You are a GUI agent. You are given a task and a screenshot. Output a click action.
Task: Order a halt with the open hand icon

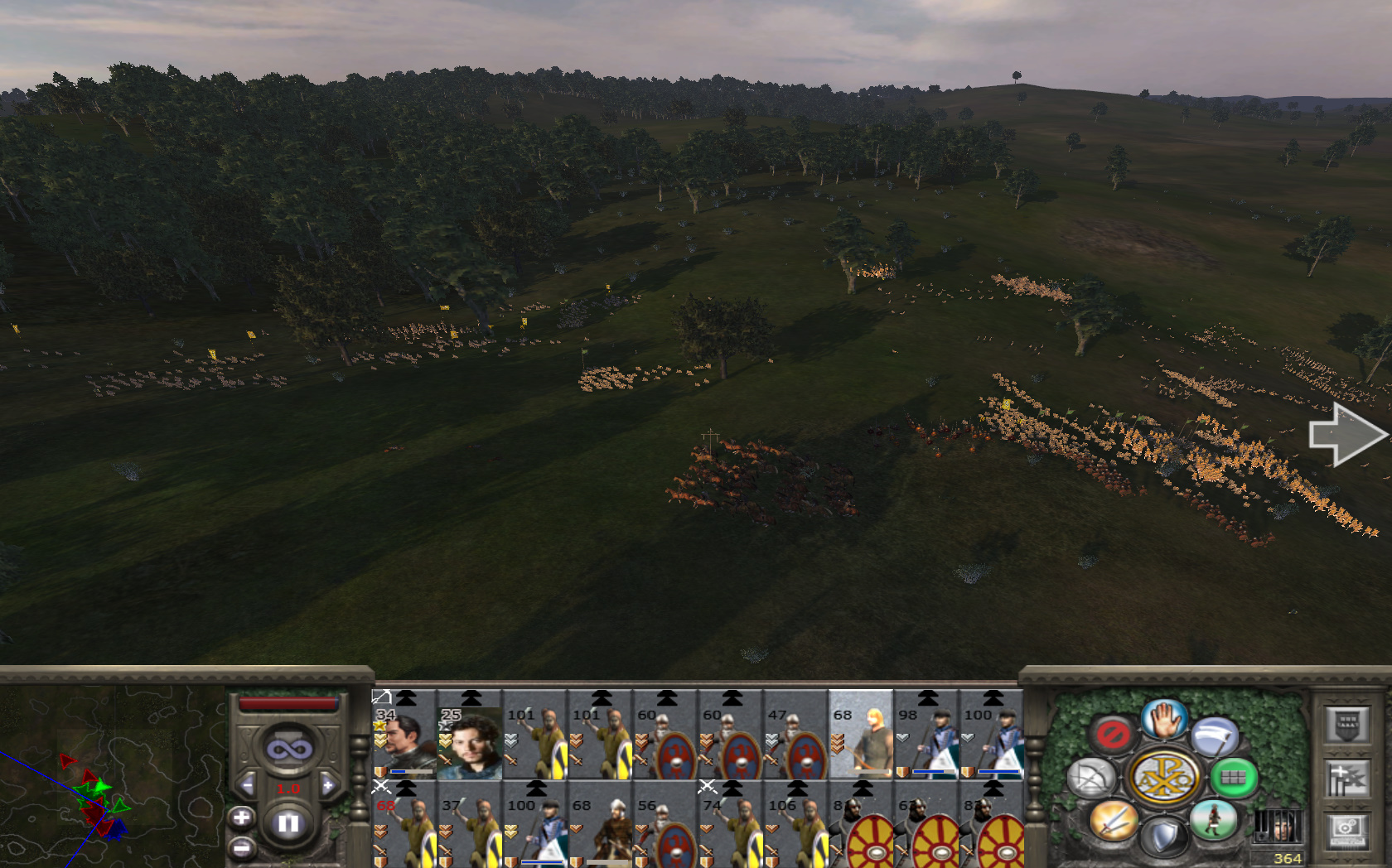pos(1164,718)
